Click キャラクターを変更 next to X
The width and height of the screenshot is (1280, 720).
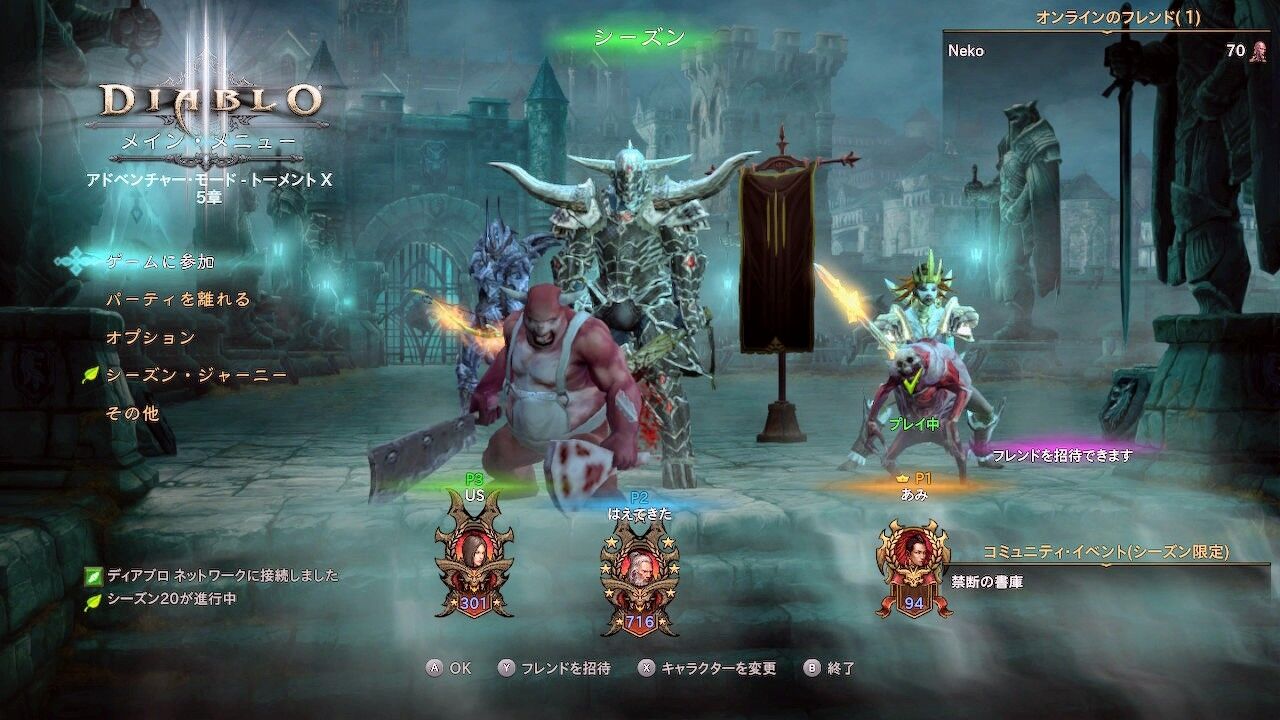pyautogui.click(x=719, y=668)
